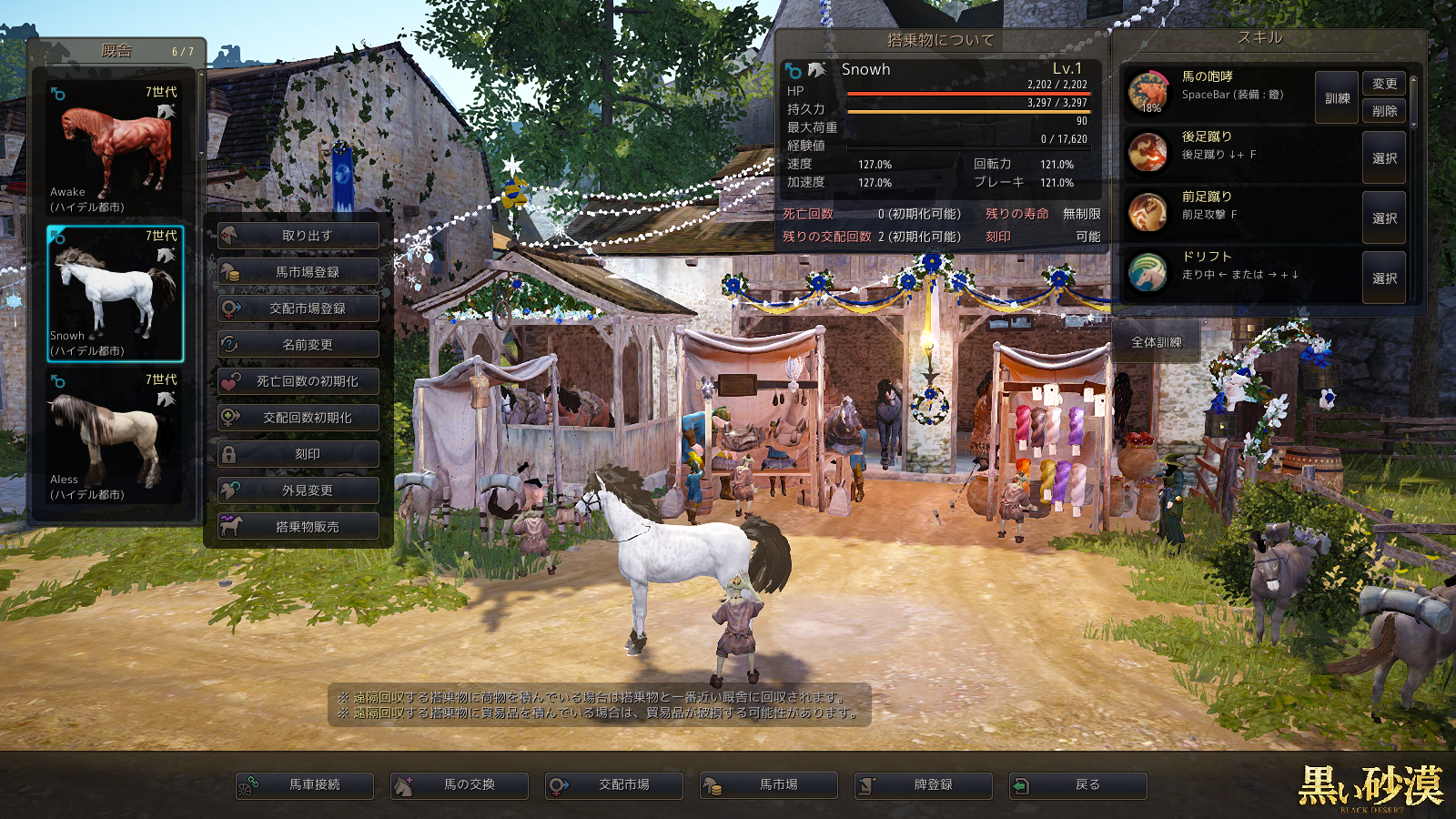The height and width of the screenshot is (819, 1456).
Task: Click 変更 to change the skill
Action: tap(1384, 84)
